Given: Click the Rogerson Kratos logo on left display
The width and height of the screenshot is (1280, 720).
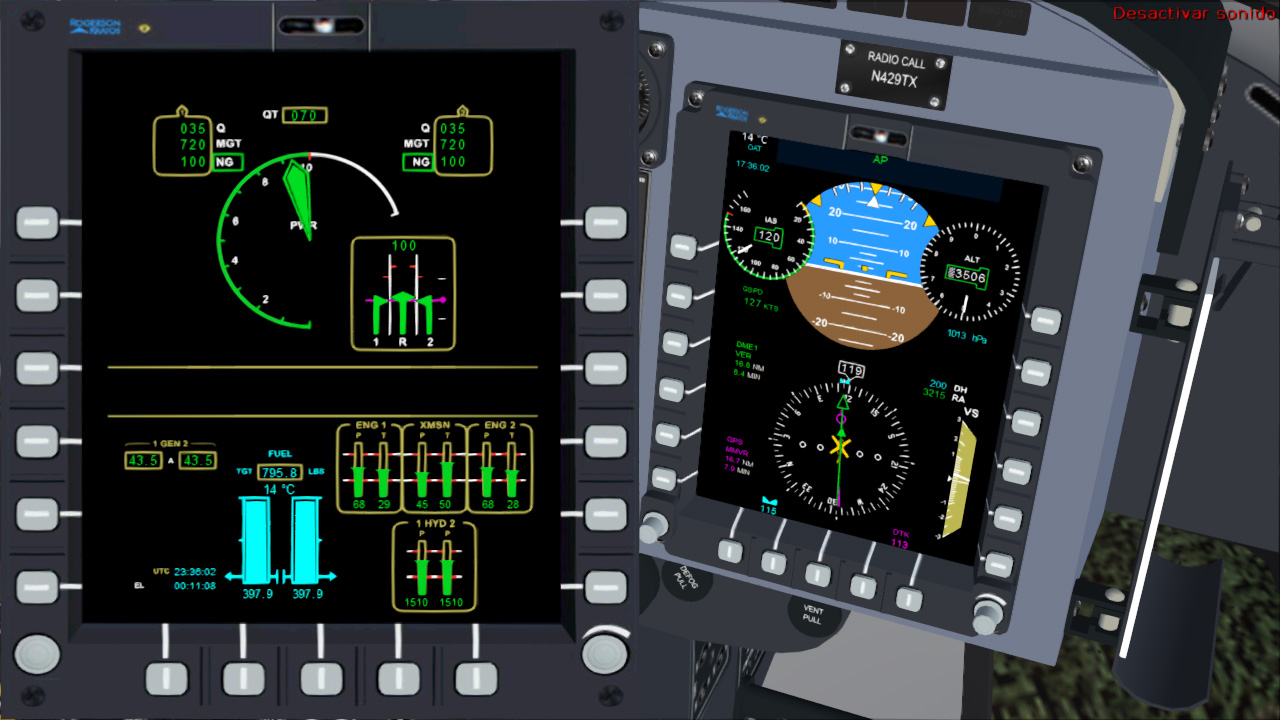Looking at the screenshot, I should tap(95, 29).
